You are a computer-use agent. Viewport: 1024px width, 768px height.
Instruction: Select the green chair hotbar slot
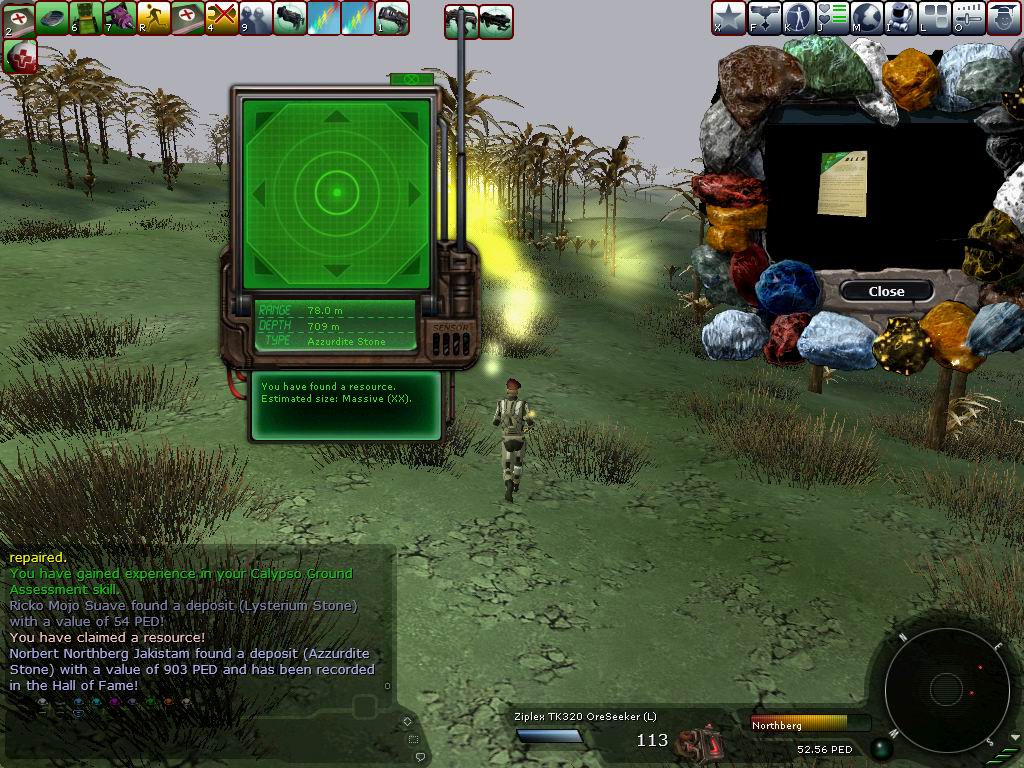[x=85, y=17]
